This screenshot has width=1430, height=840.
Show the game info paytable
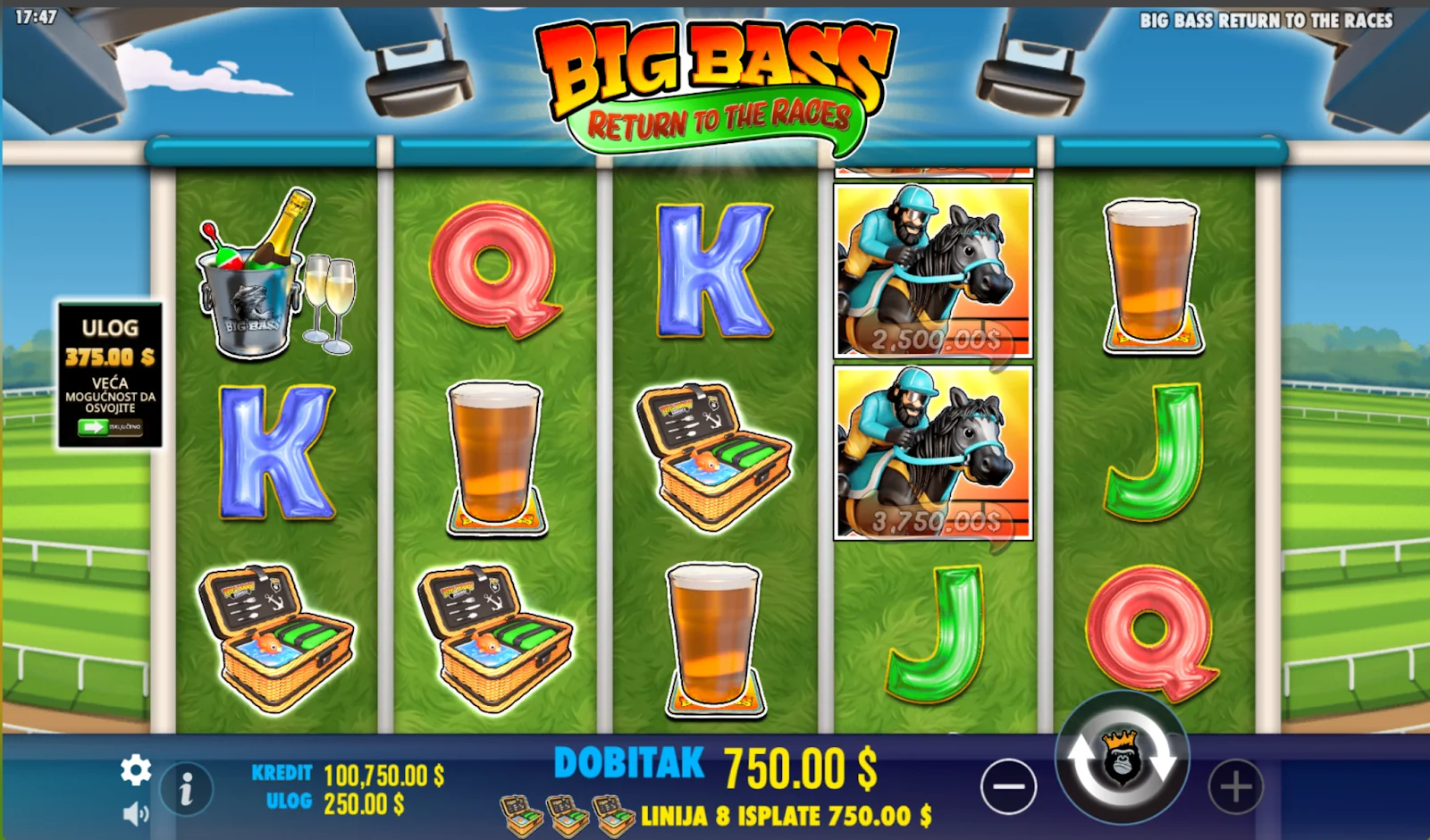point(186,789)
